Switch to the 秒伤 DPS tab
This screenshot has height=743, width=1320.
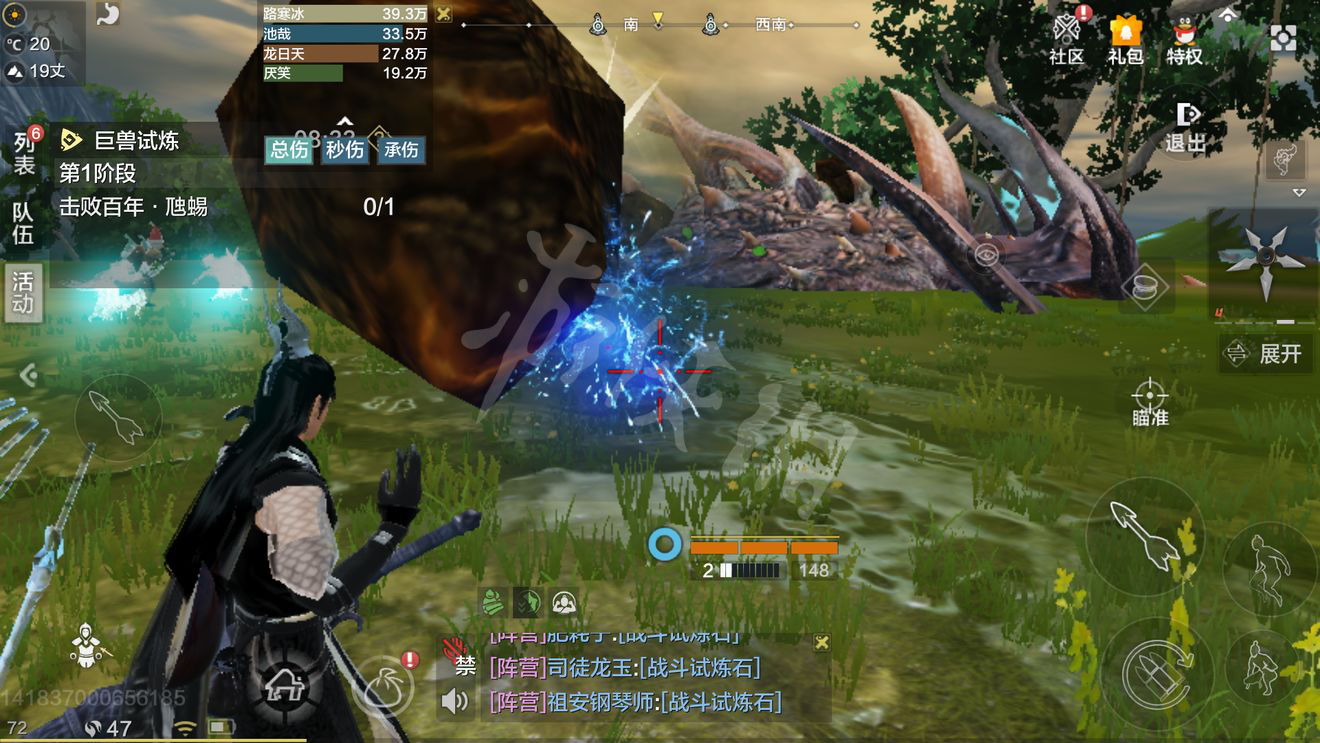tap(345, 150)
